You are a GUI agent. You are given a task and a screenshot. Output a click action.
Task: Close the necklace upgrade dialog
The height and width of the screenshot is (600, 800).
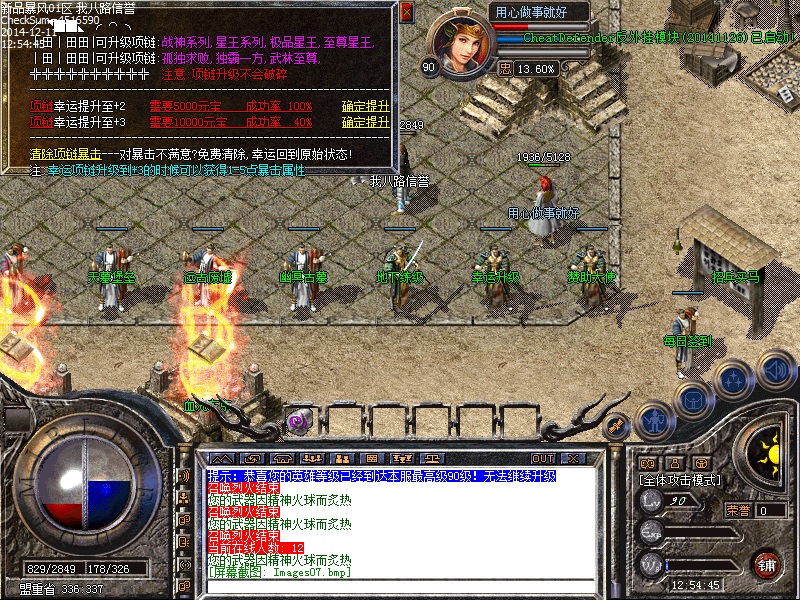[406, 13]
